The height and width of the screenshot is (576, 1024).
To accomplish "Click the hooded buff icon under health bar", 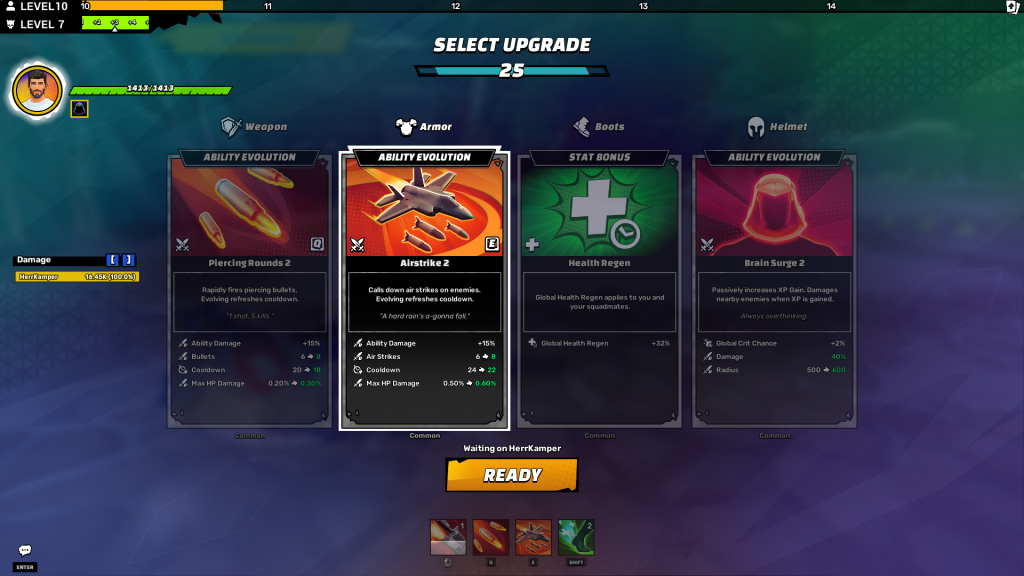I will [79, 108].
